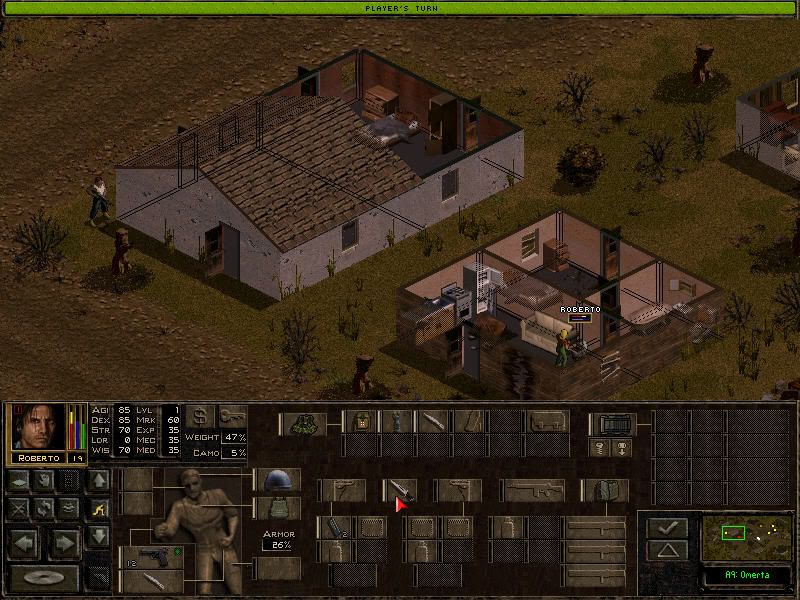Select Roberto's portrait
The image size is (800, 600).
[x=39, y=428]
